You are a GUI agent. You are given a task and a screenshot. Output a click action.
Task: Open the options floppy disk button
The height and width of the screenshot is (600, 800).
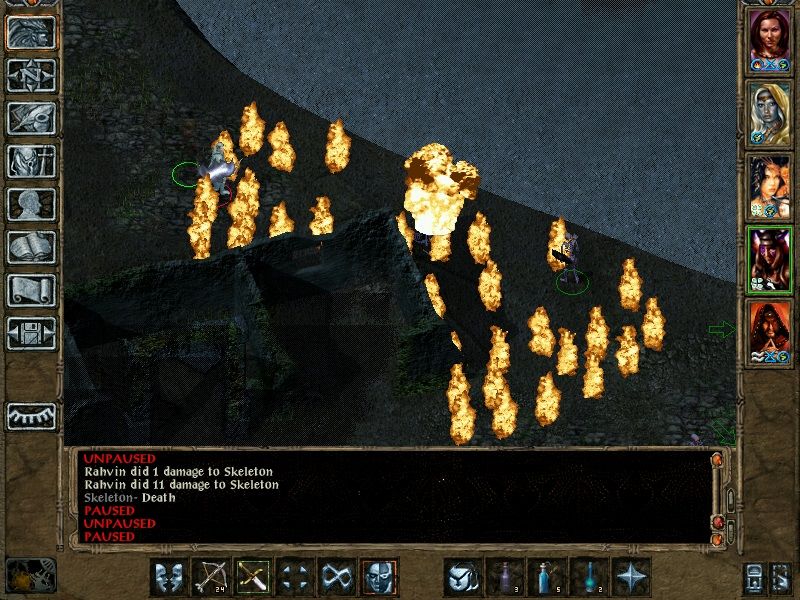point(31,333)
